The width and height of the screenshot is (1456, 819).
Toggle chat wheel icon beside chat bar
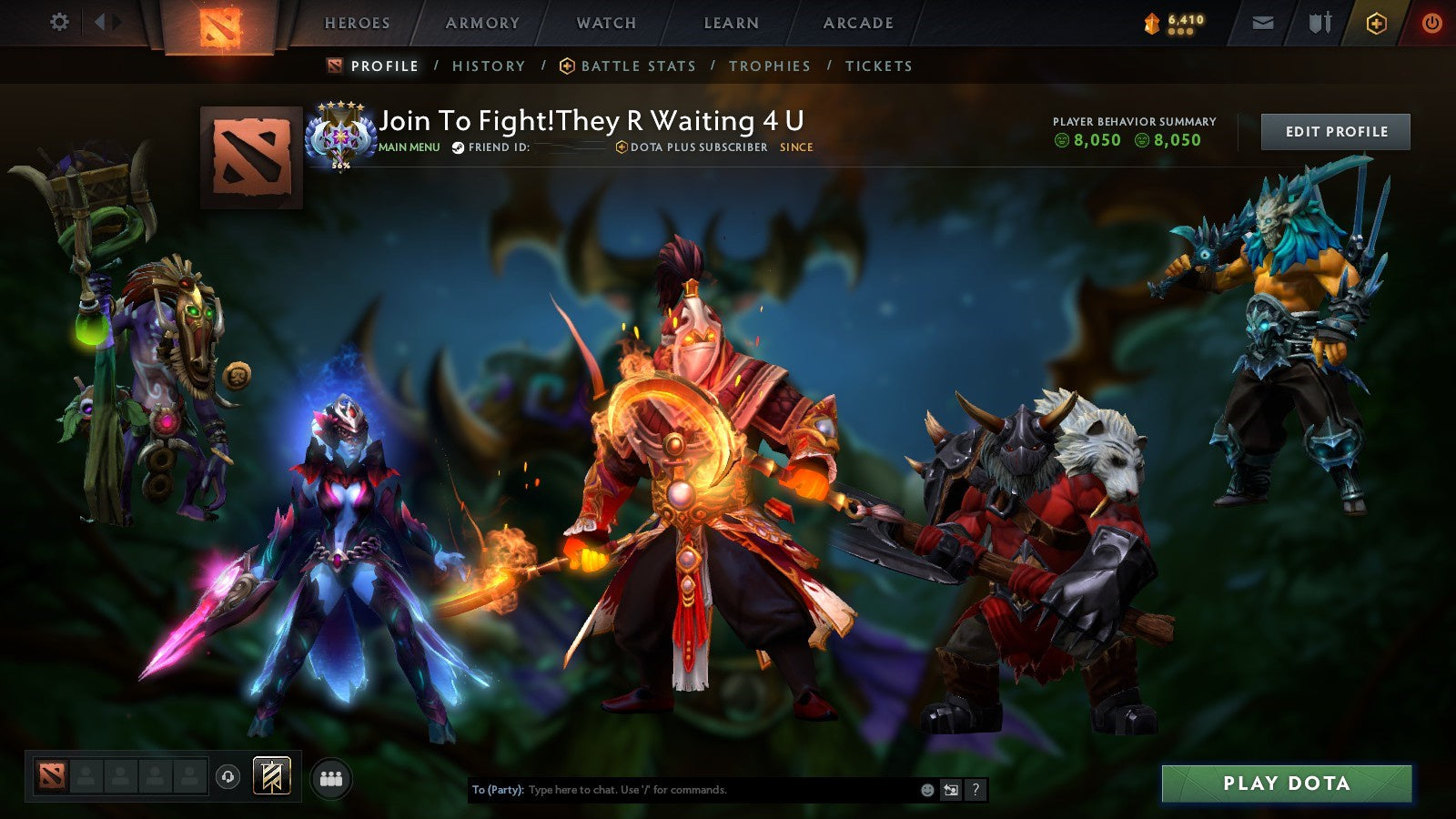[x=949, y=791]
